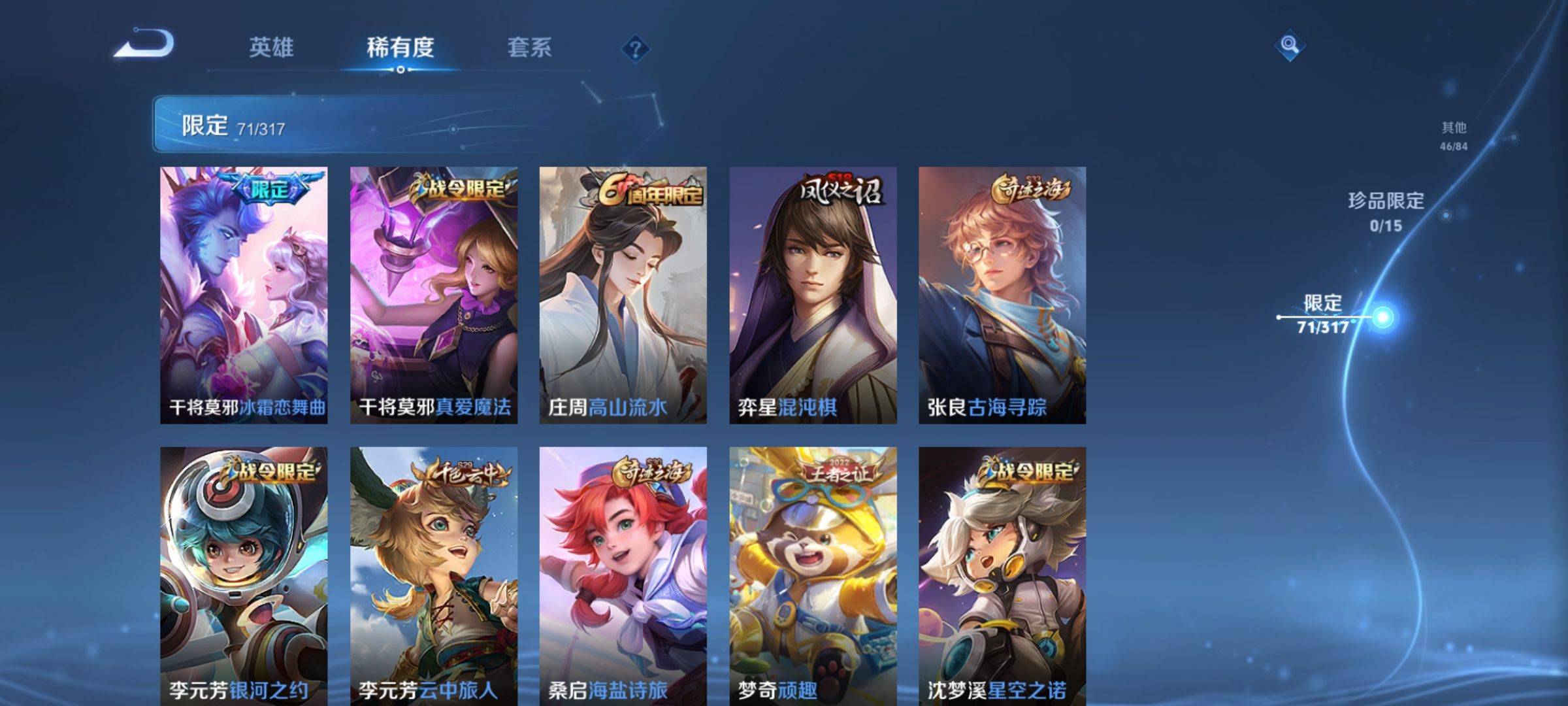Select the 稀有度 tab

[x=400, y=48]
